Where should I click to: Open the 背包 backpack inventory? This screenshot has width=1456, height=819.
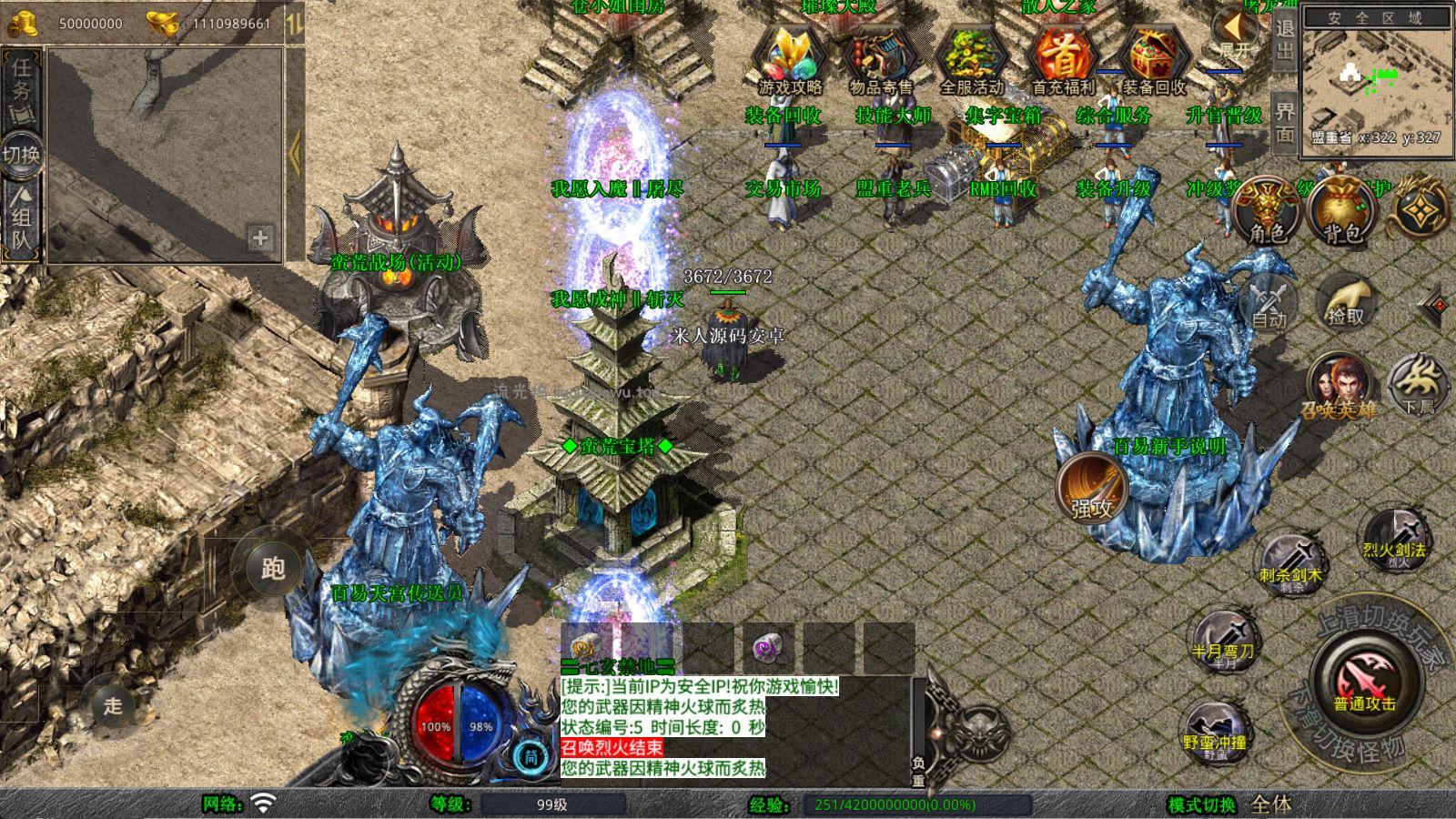click(x=1341, y=211)
